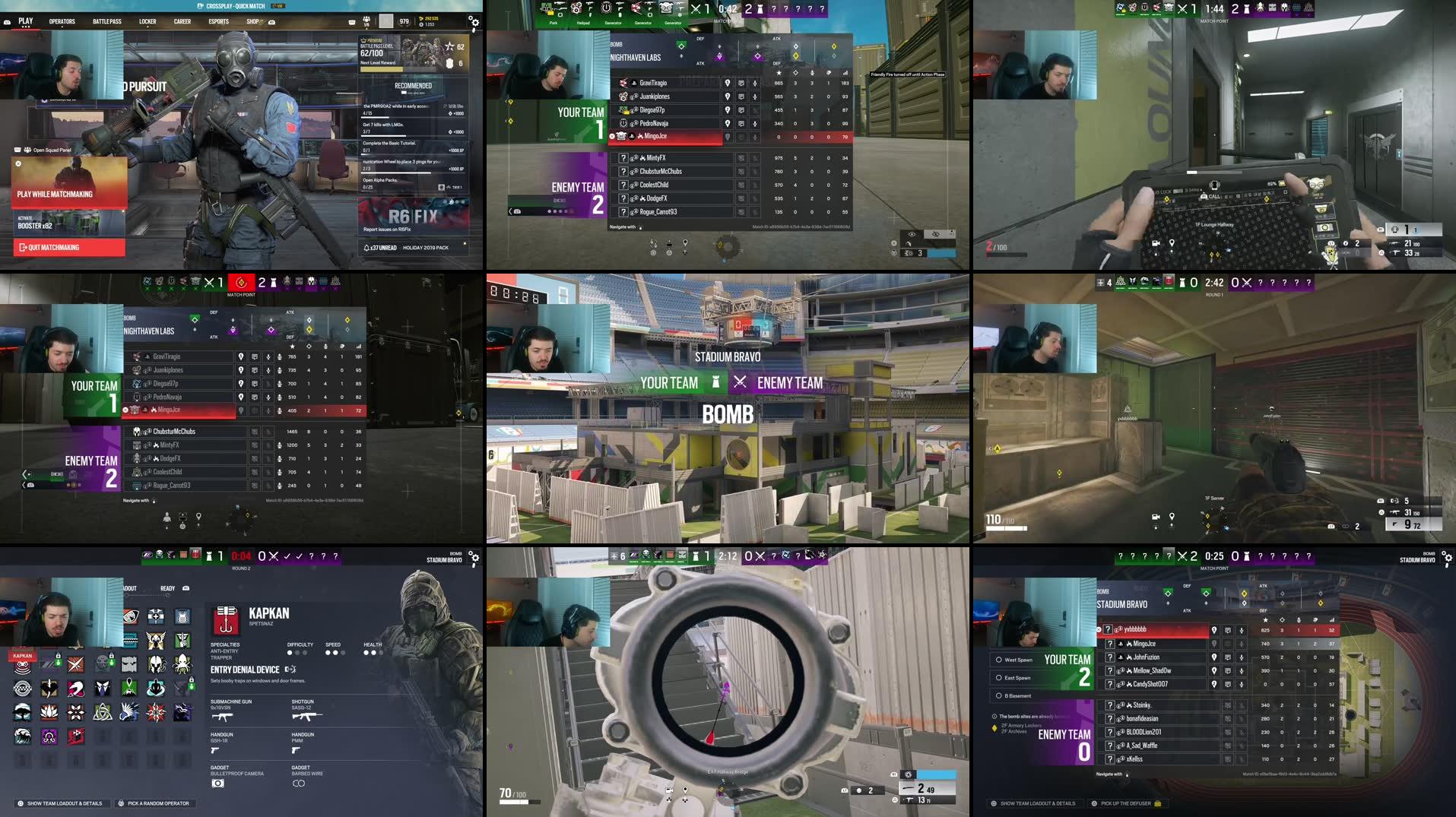Viewport: 1456px width, 817px height.
Task: Mute the microphone toggle next to yvbbbbbb
Action: (1241, 631)
